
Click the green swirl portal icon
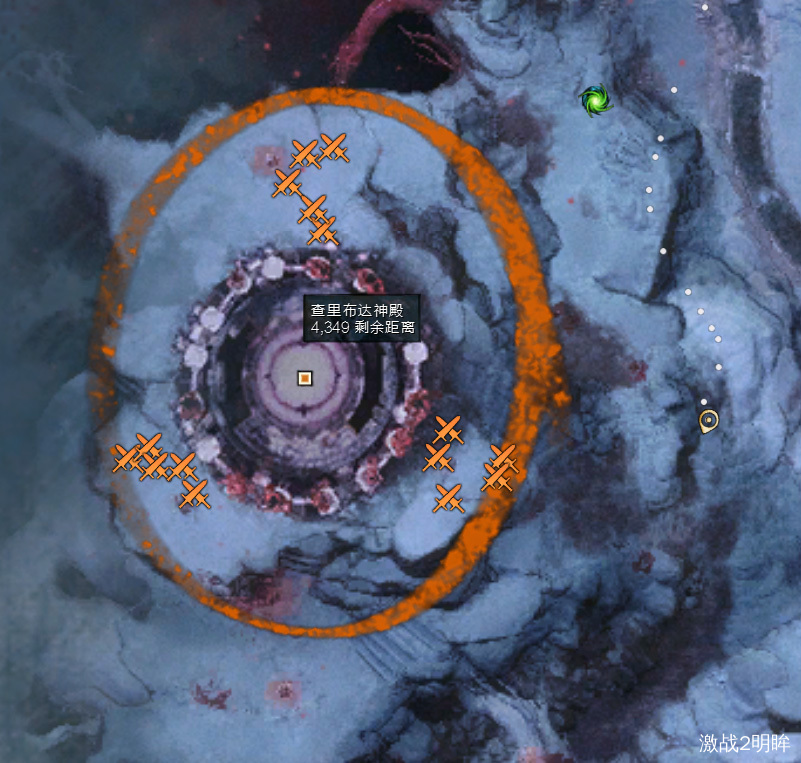pyautogui.click(x=595, y=99)
